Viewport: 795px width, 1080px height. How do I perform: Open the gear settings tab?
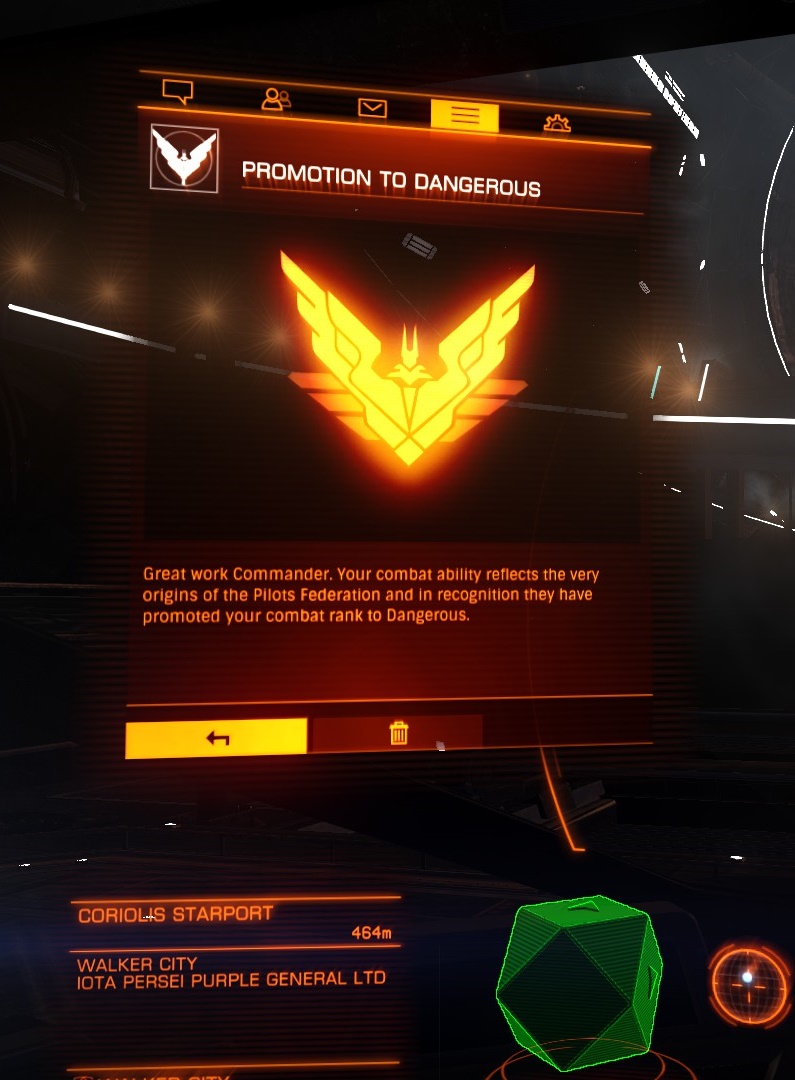click(557, 123)
